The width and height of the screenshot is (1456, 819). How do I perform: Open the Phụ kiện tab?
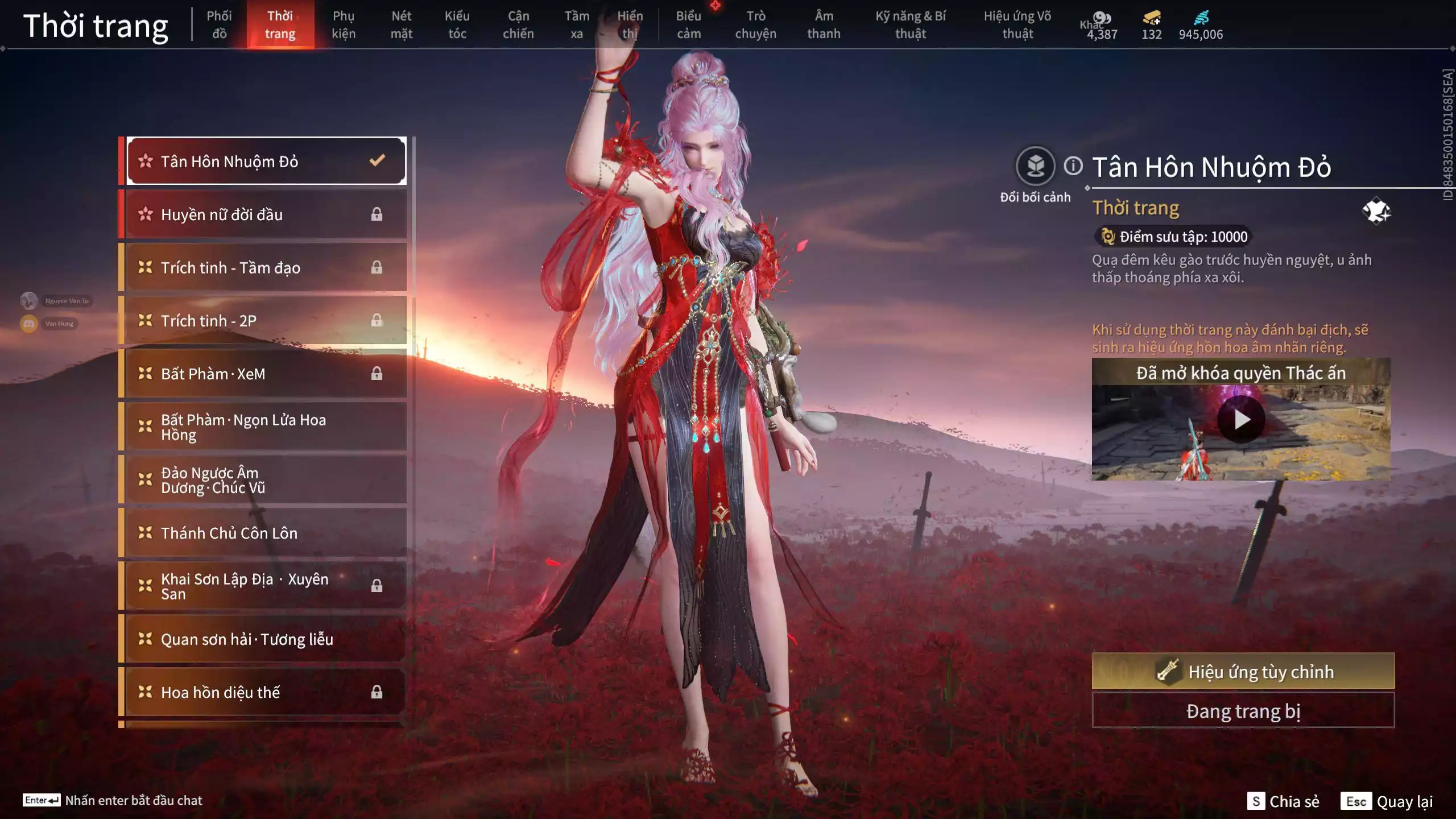[344, 24]
